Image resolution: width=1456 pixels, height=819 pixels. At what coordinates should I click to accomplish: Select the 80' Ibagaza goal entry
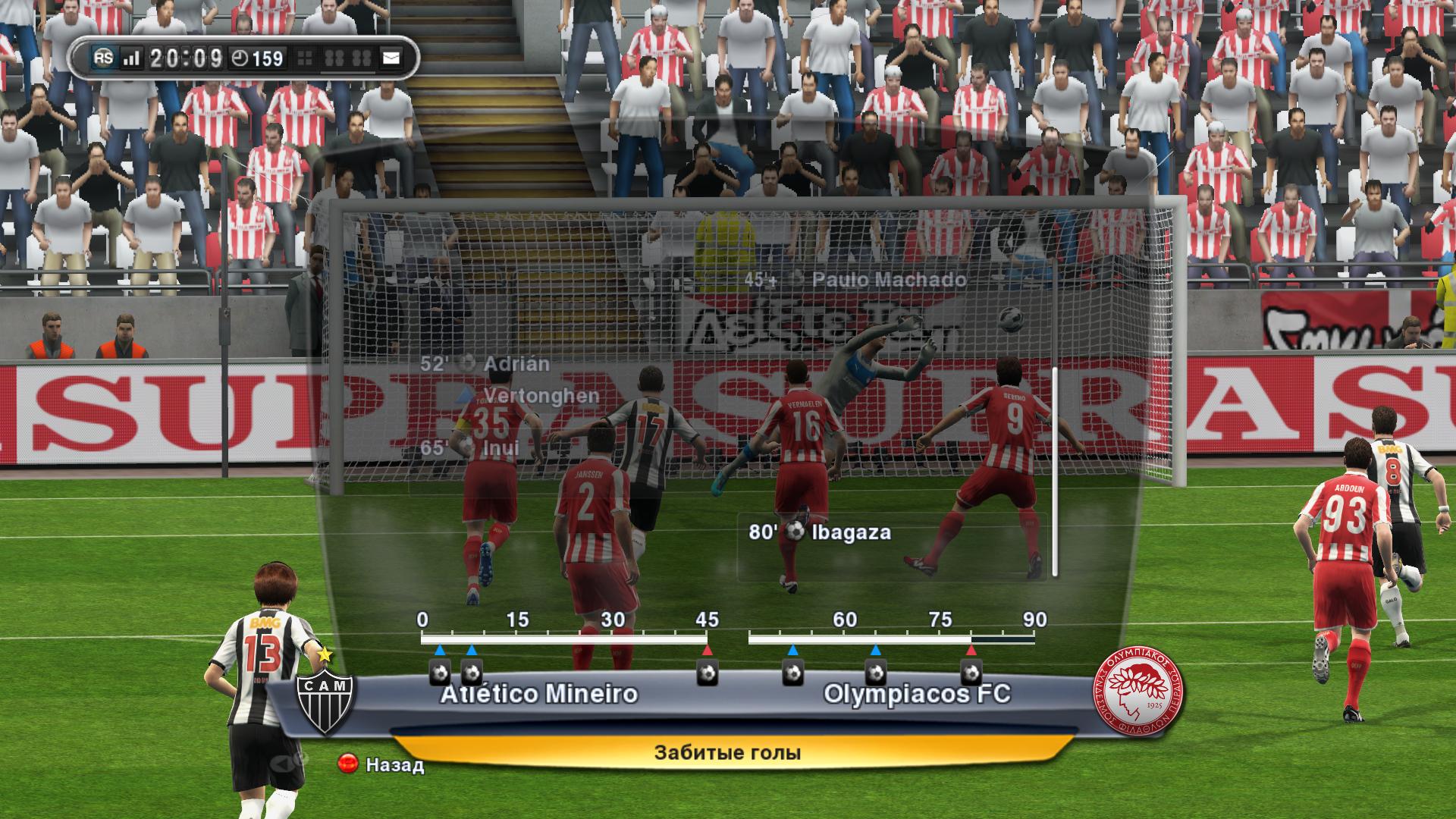point(819,532)
